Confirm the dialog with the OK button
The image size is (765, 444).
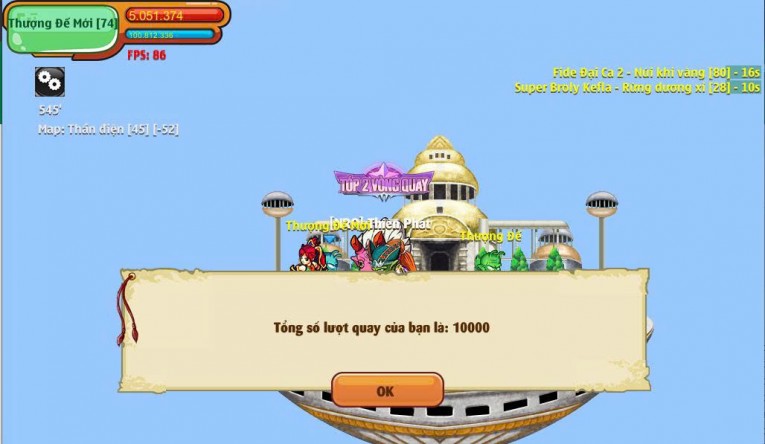click(387, 391)
